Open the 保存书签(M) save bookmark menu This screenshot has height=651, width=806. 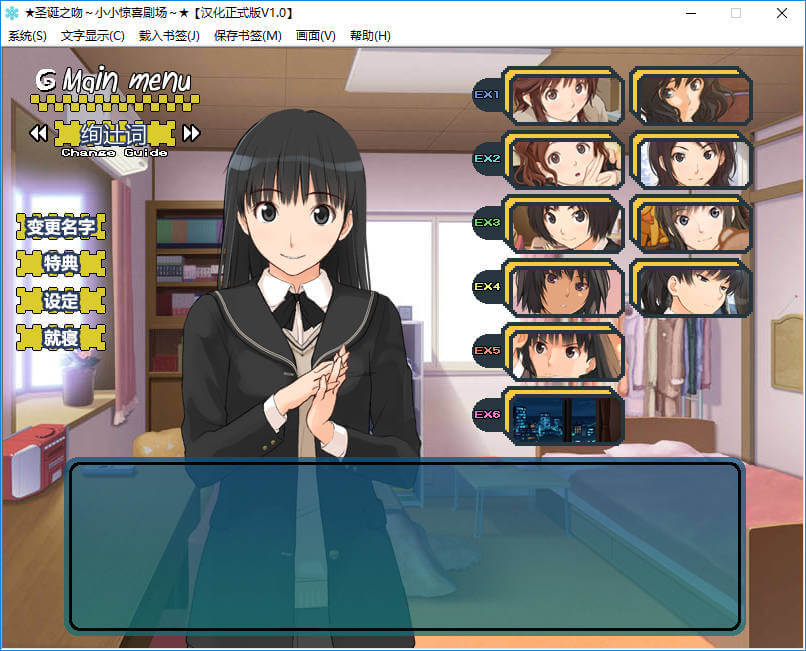coord(248,36)
